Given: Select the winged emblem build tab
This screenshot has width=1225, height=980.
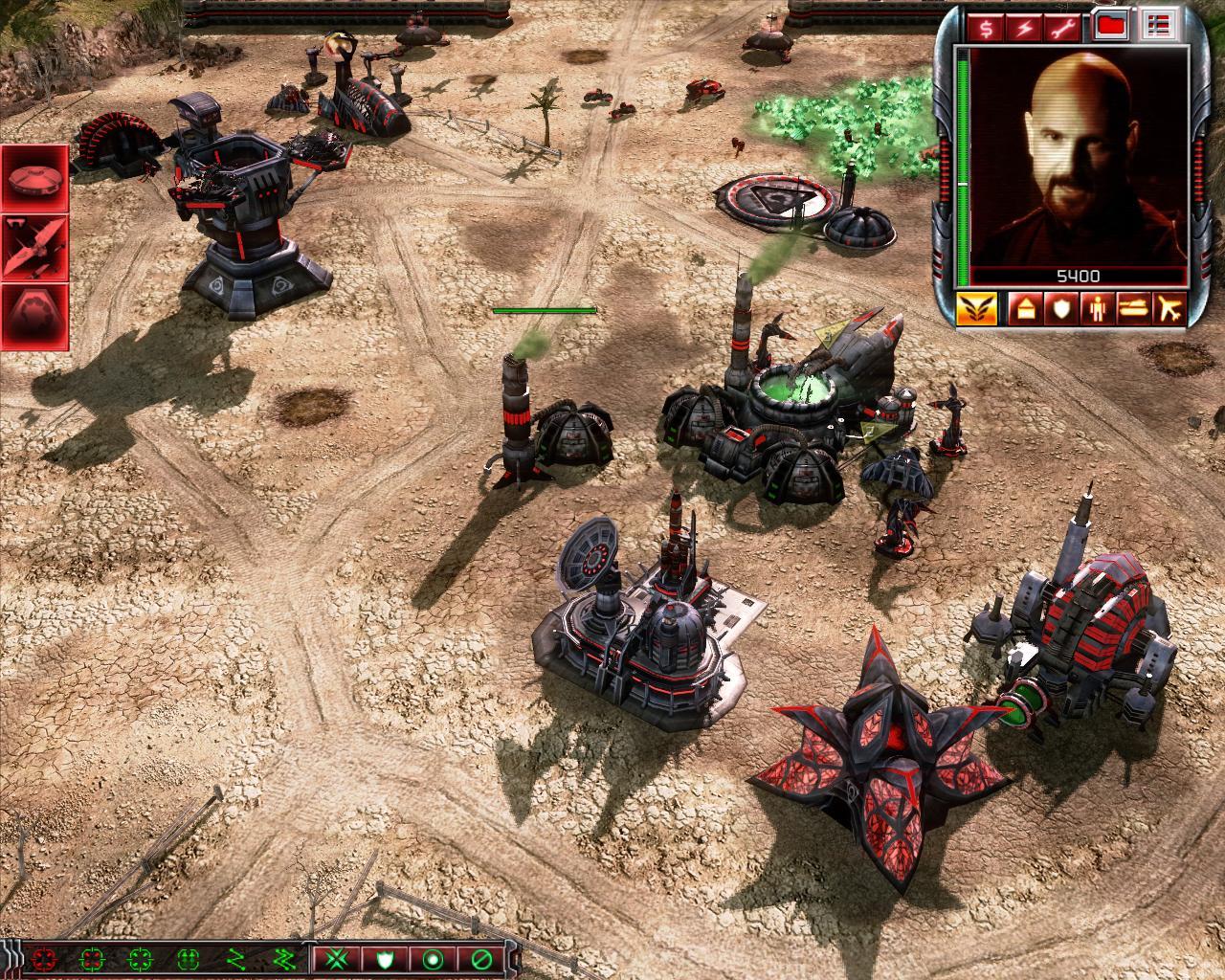Looking at the screenshot, I should pyautogui.click(x=976, y=309).
